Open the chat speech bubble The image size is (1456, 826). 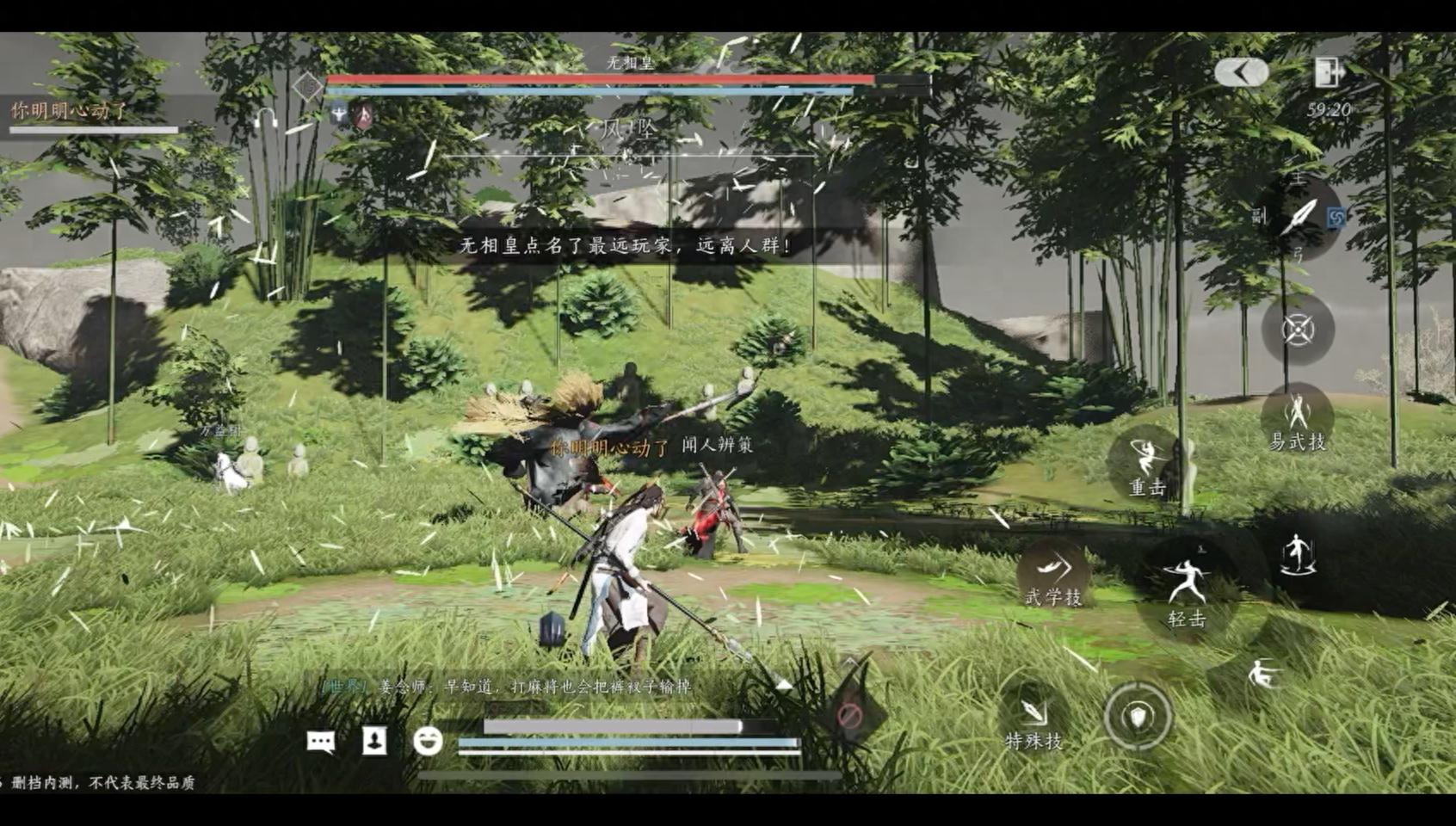[321, 741]
